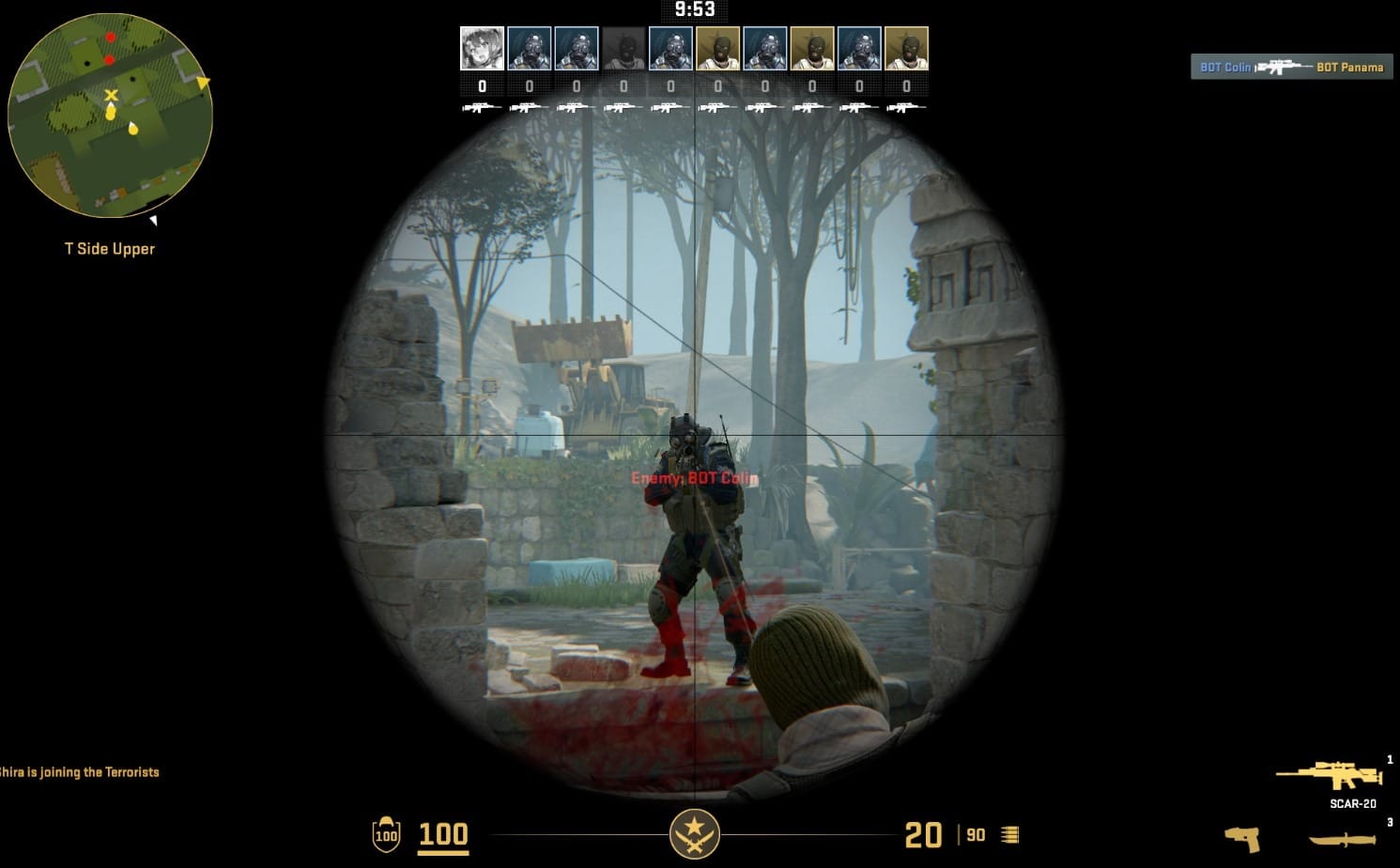Screen dimensions: 1400x868
Task: Click the star team emblem badge
Action: click(x=694, y=833)
